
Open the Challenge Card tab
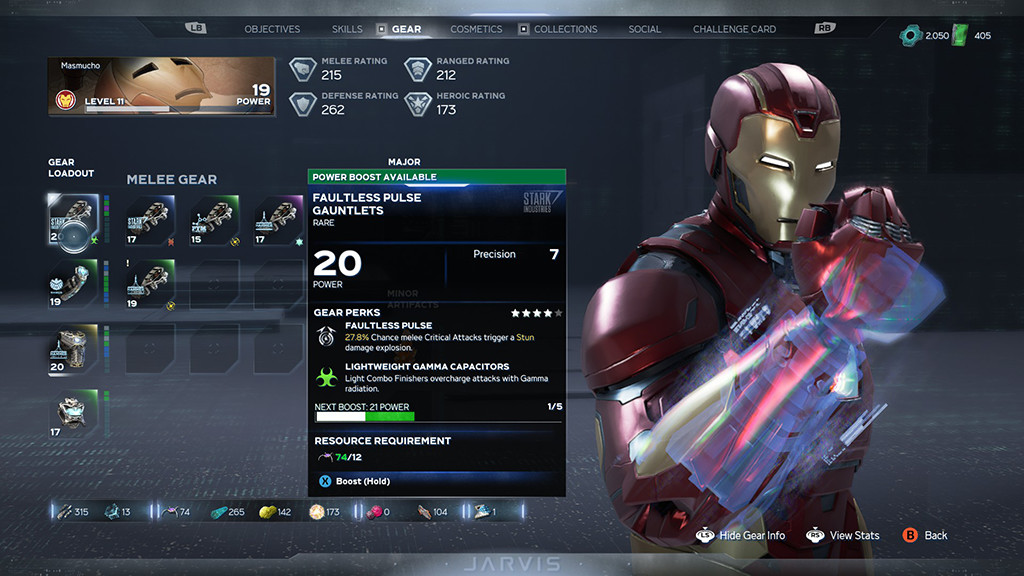click(x=734, y=29)
